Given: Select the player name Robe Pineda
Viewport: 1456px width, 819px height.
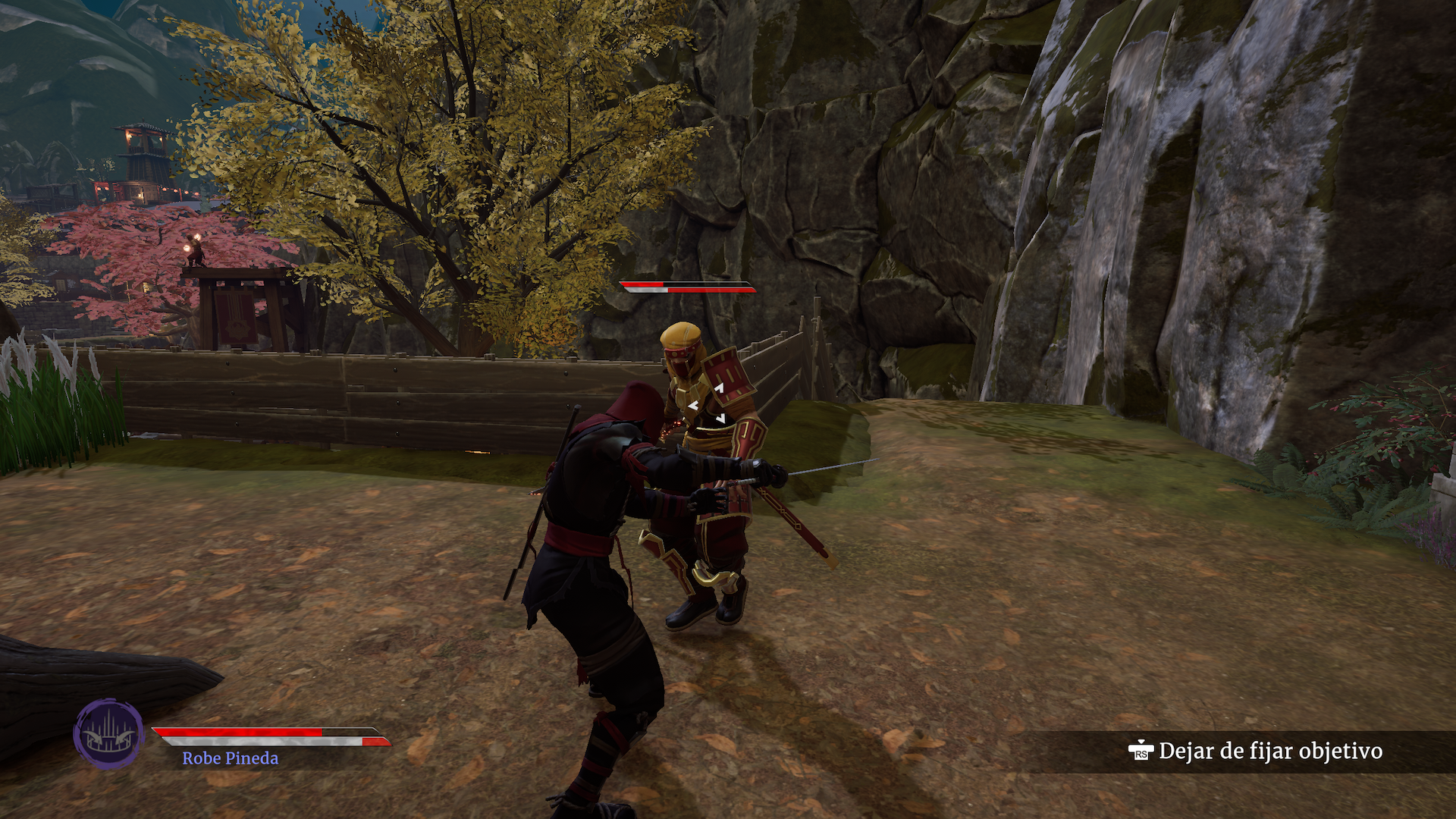Looking at the screenshot, I should click(x=230, y=758).
